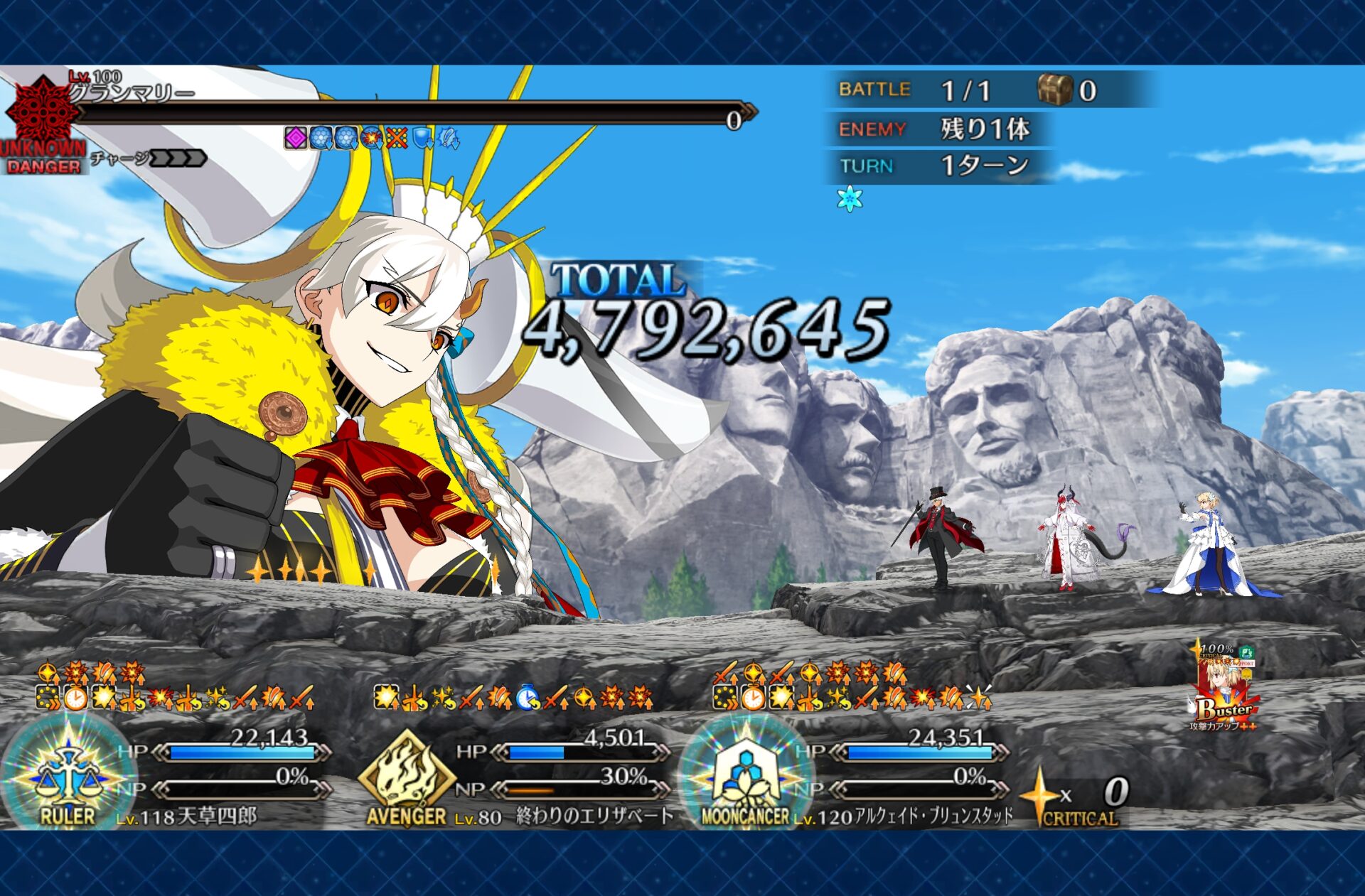
Task: Inspect the blue snowflake icon under TURN
Action: [850, 199]
